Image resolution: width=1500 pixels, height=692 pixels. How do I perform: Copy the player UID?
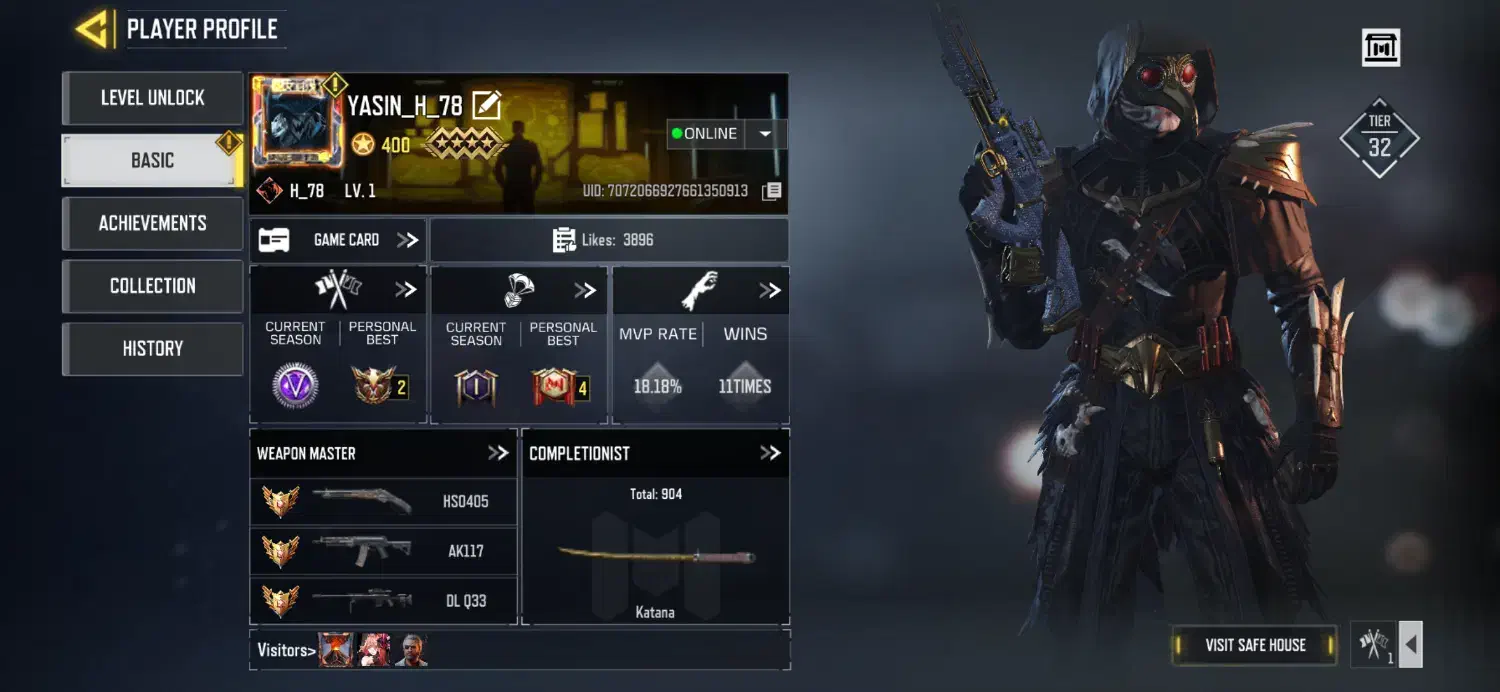(x=771, y=191)
